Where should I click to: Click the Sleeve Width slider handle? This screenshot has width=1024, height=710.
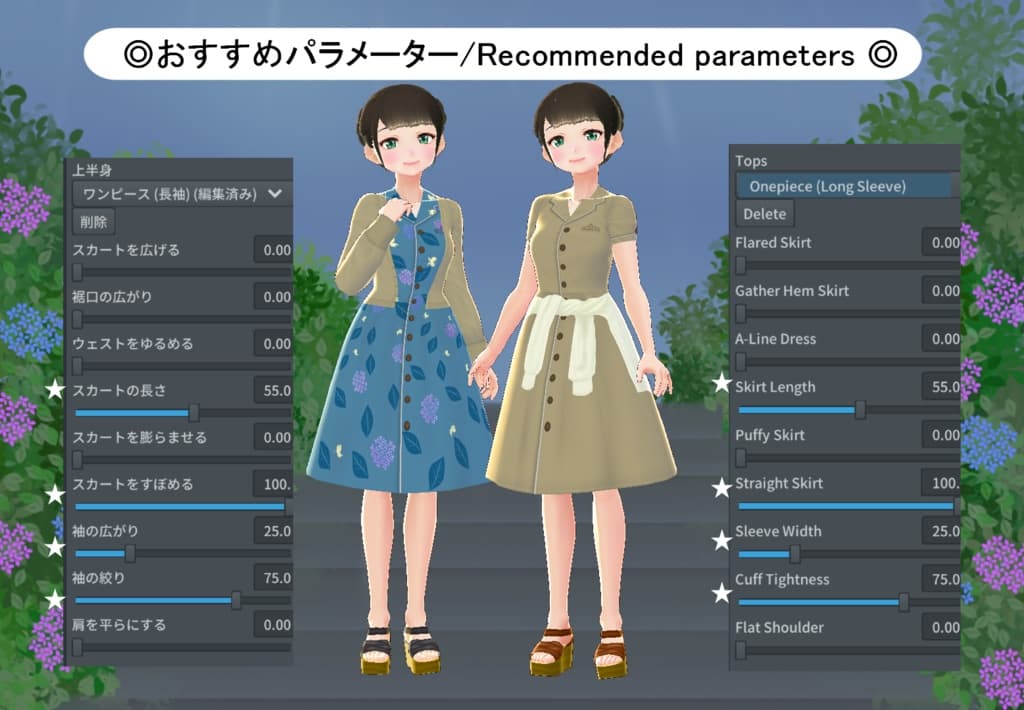coord(794,553)
